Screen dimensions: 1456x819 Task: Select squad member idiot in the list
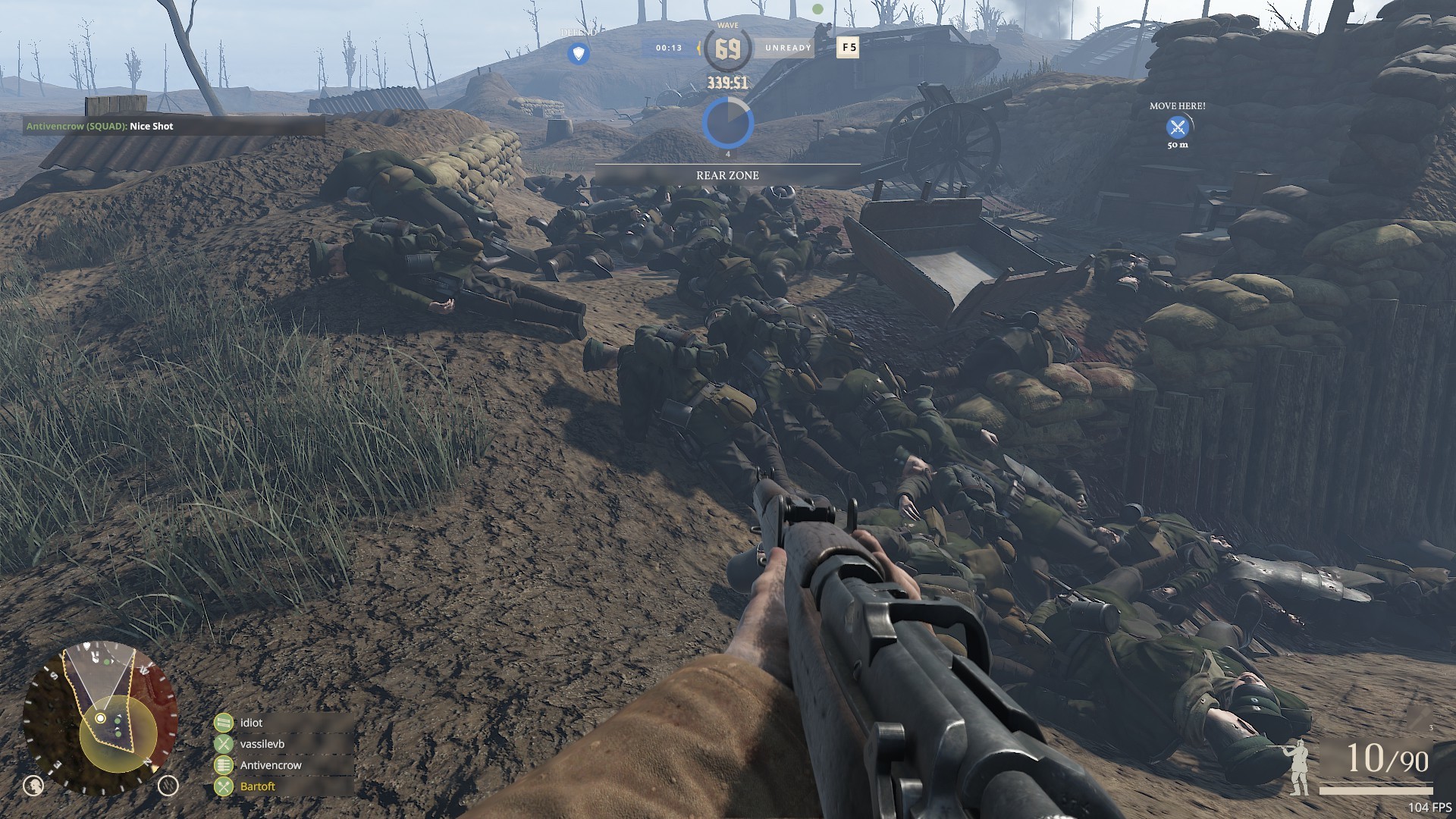point(251,723)
